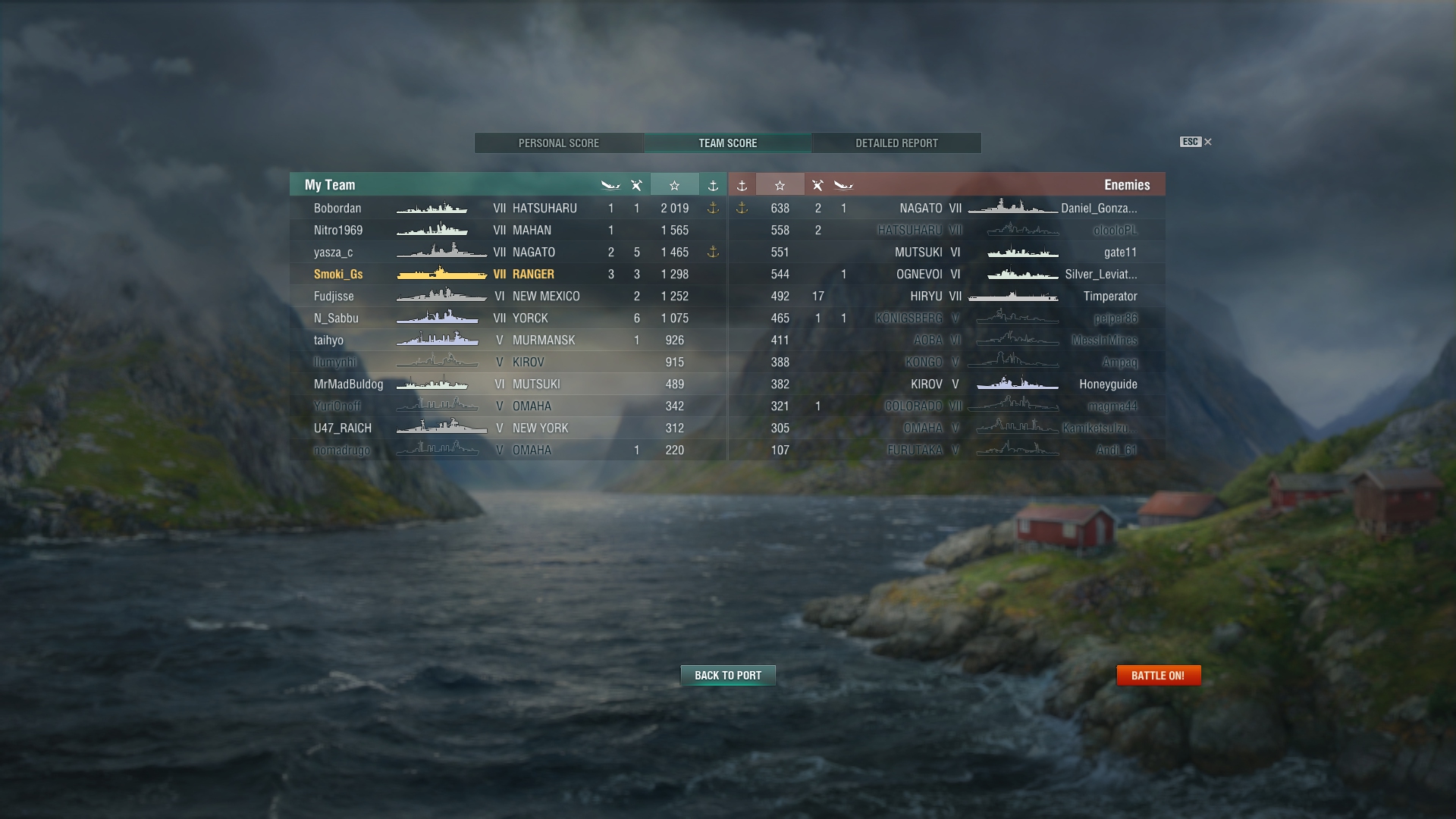This screenshot has width=1456, height=819.
Task: Pick enemy gate11's Mutsuki row
Action: 946,253
